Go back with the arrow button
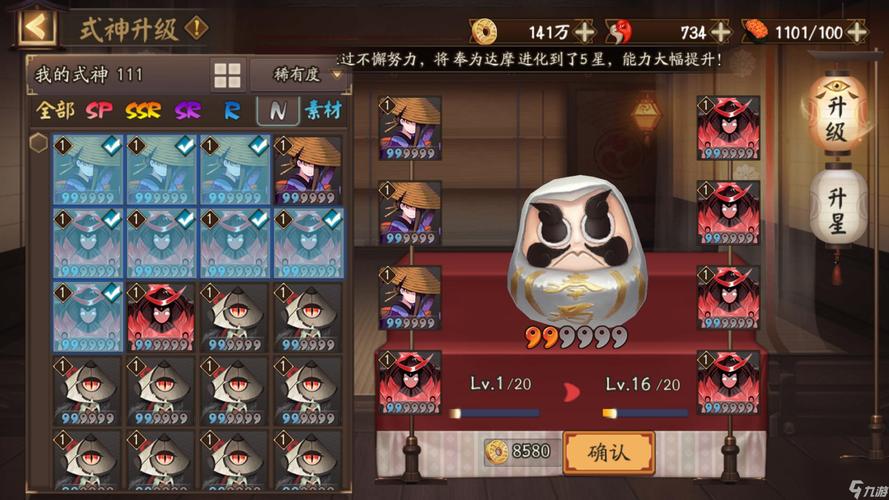The width and height of the screenshot is (889, 500). pyautogui.click(x=37, y=26)
